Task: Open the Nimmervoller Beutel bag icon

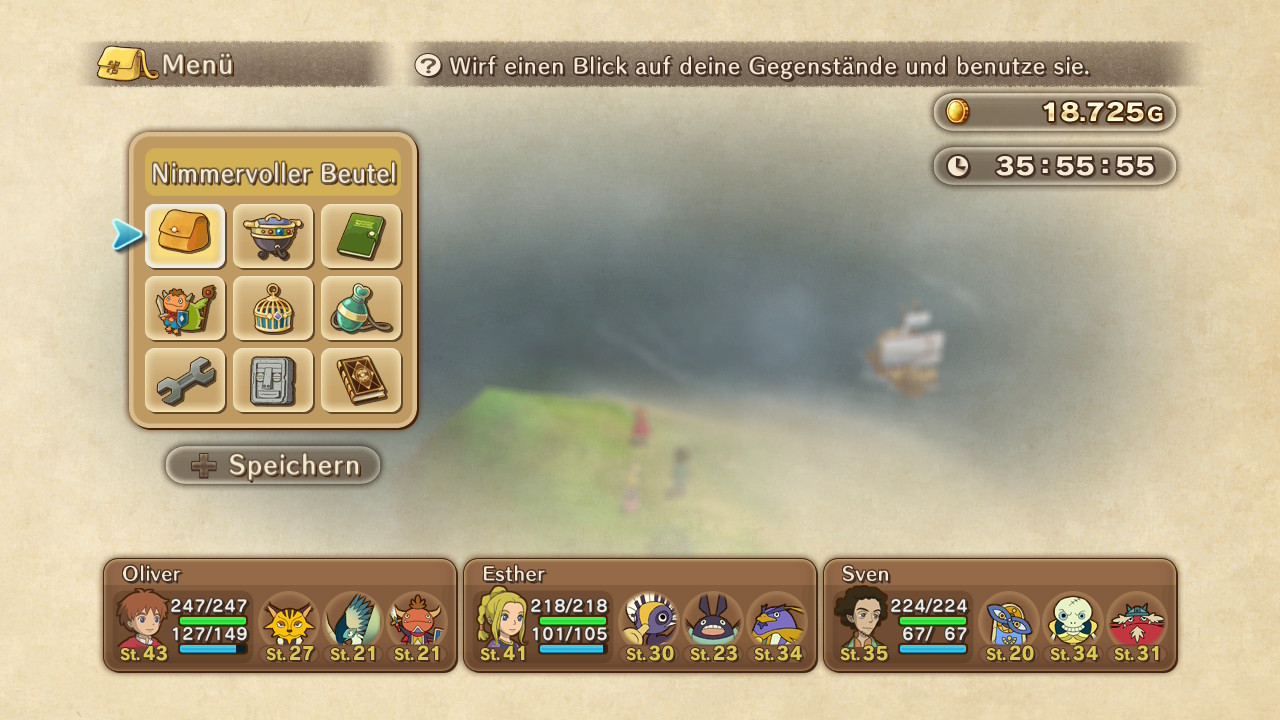Action: click(x=185, y=236)
